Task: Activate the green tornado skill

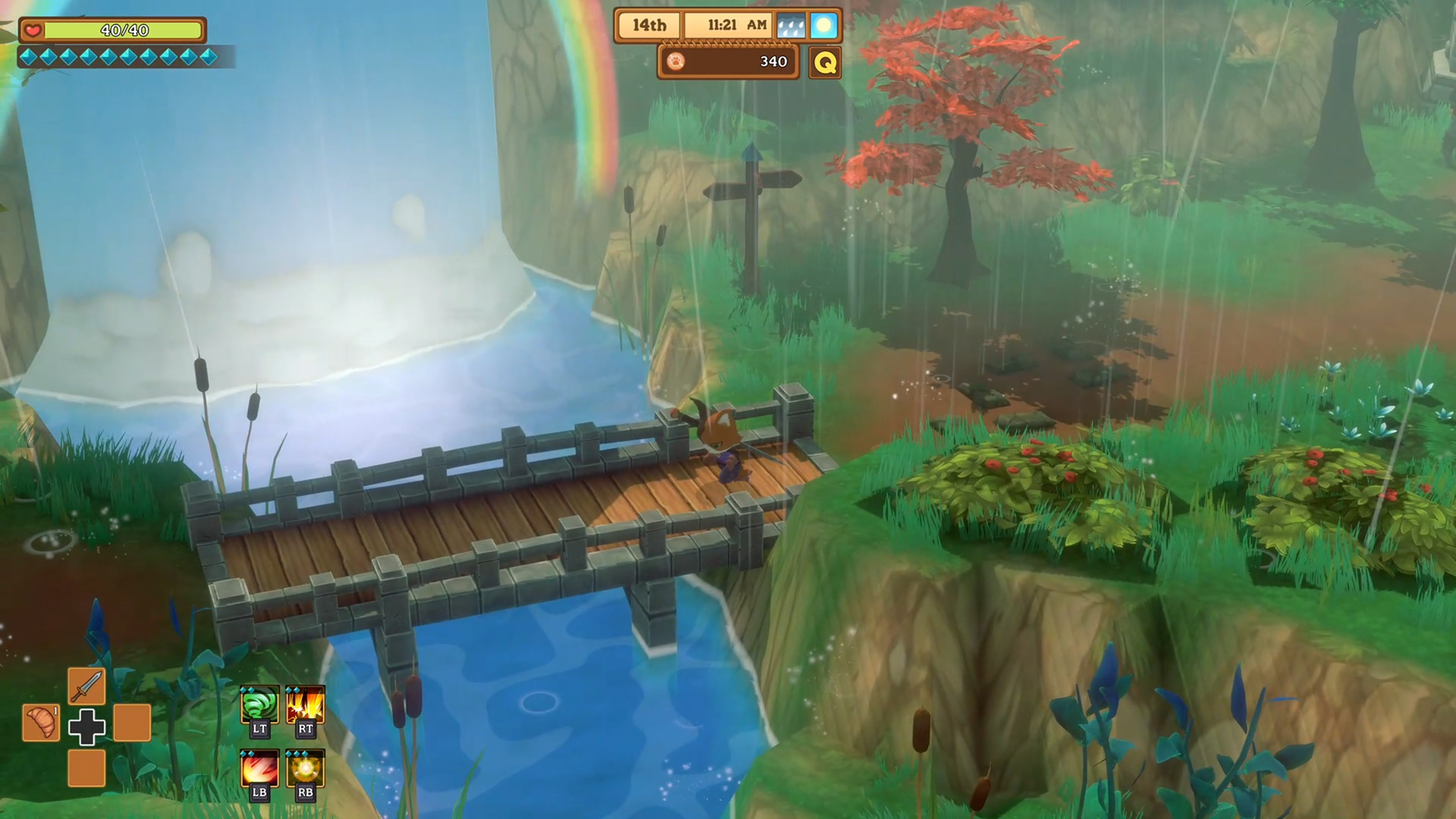Action: [x=259, y=704]
